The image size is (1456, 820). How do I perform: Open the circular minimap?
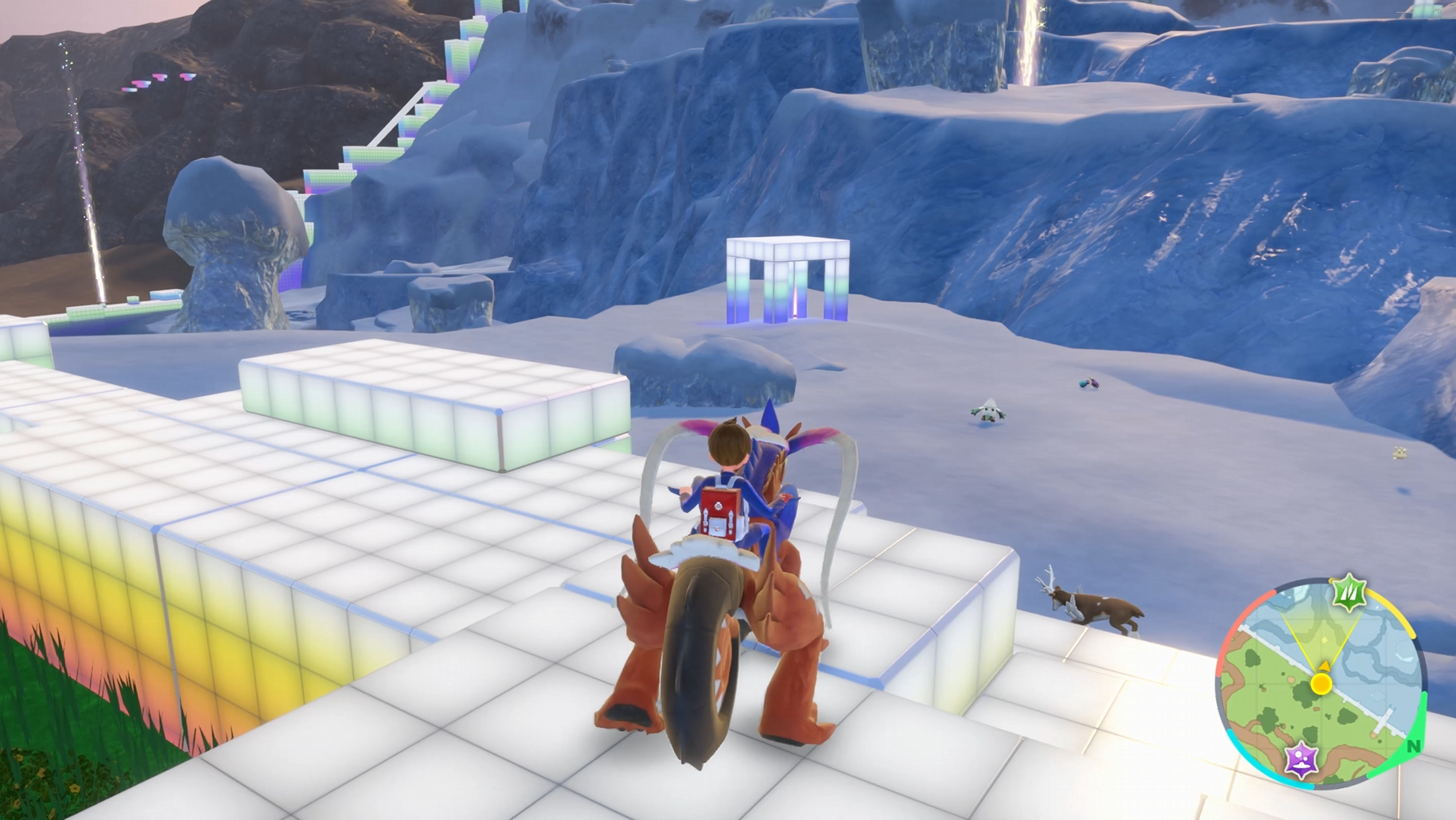pos(1322,685)
